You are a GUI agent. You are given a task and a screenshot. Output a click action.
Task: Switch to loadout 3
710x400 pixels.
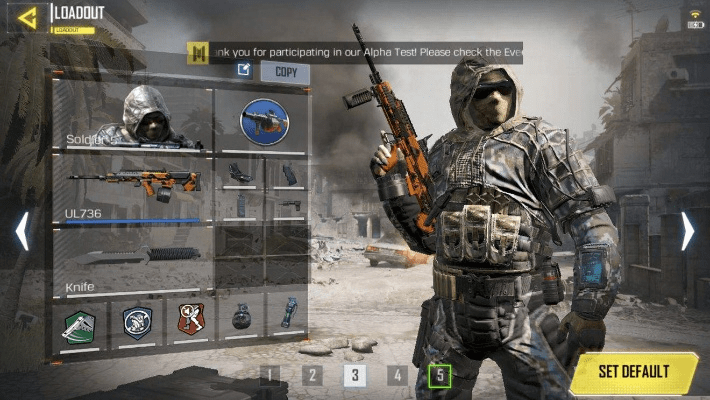354,375
